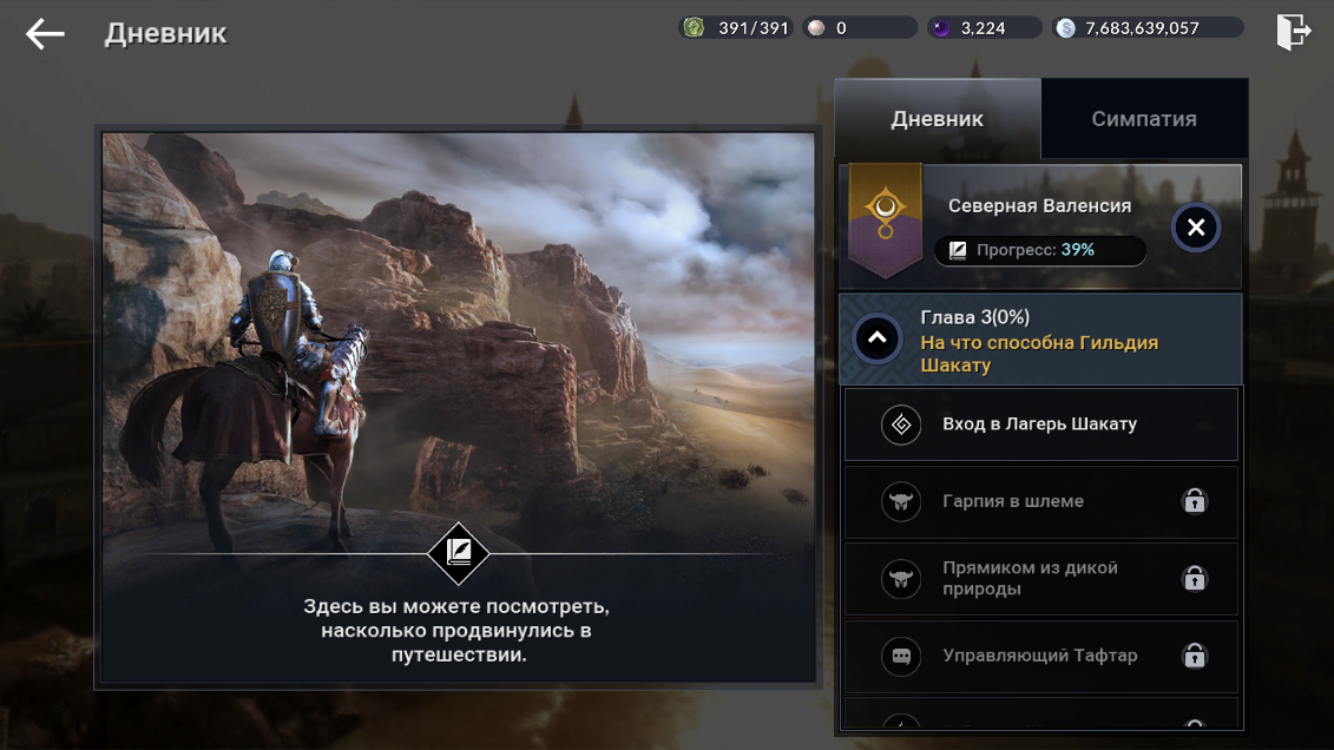The width and height of the screenshot is (1334, 750).
Task: Exit via the door icon
Action: coord(1292,32)
